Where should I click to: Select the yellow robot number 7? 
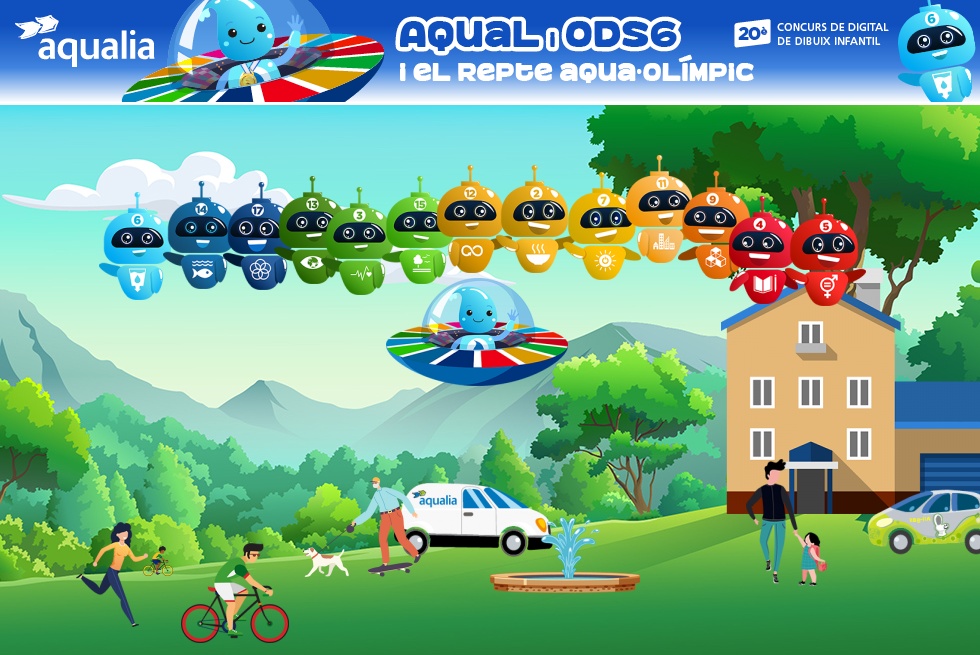tap(603, 234)
